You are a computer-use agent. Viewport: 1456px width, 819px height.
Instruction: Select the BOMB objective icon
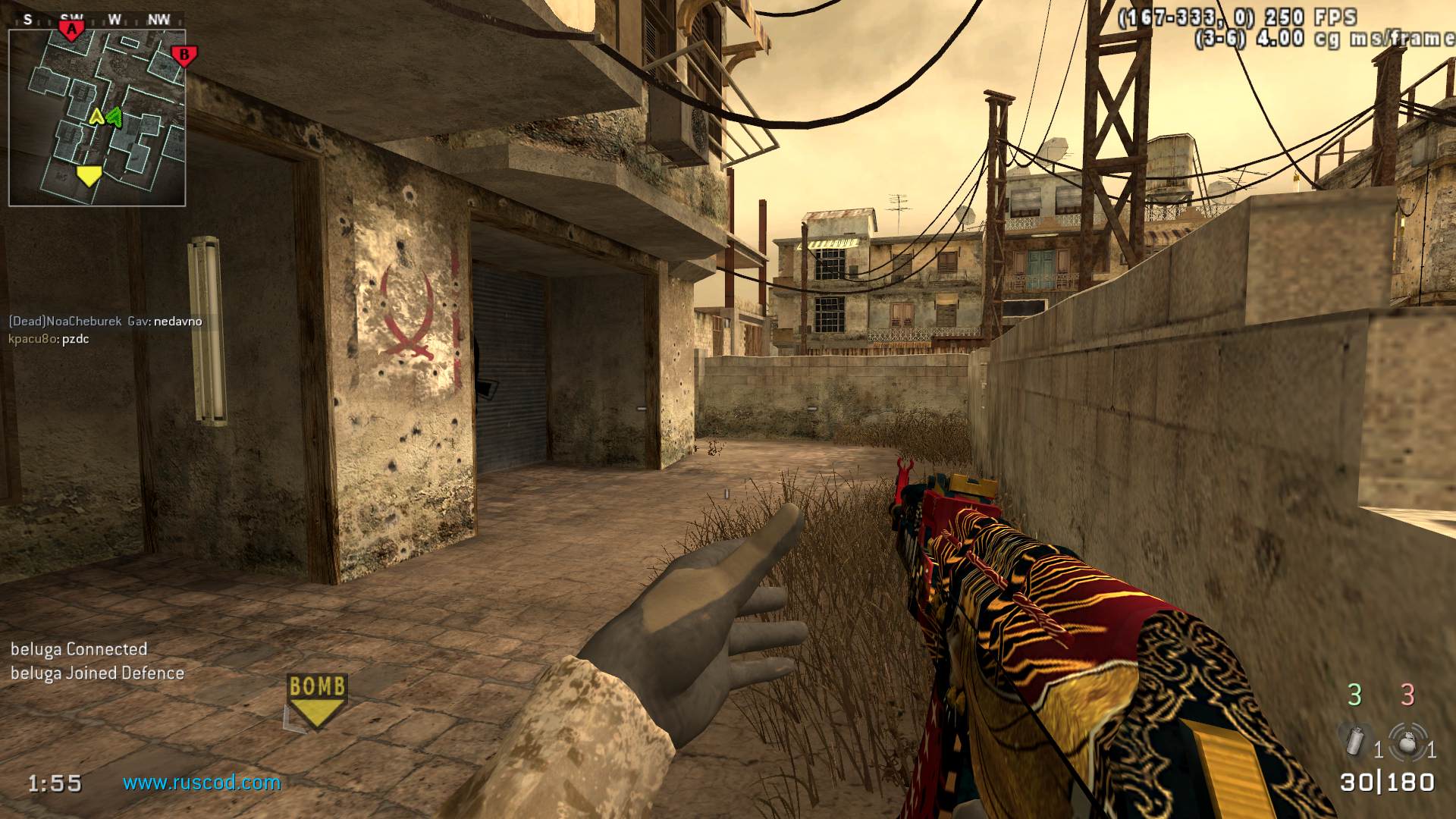coord(317,701)
